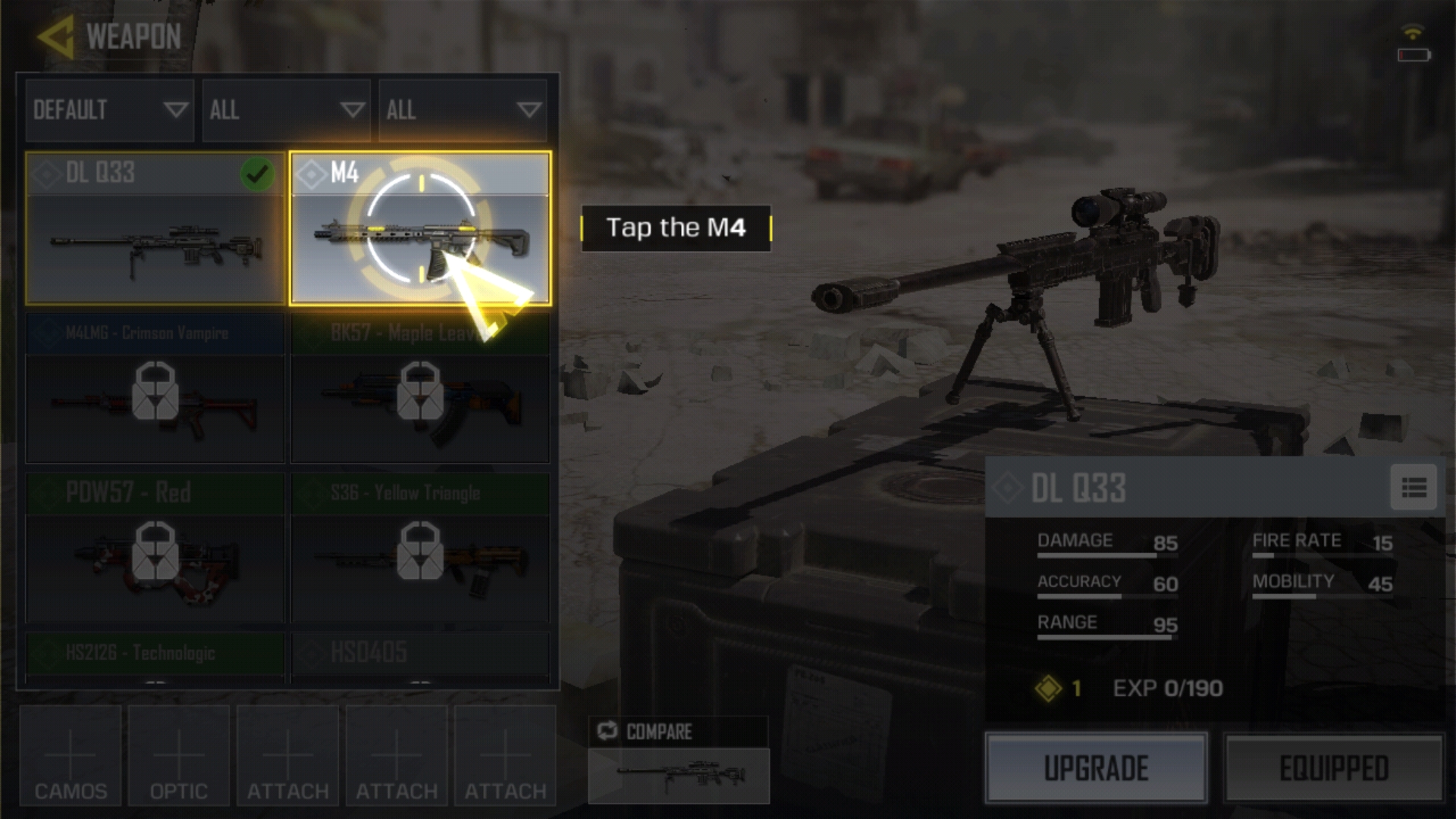The image size is (1456, 819).
Task: Go back using the Weapon arrow
Action: [x=56, y=36]
